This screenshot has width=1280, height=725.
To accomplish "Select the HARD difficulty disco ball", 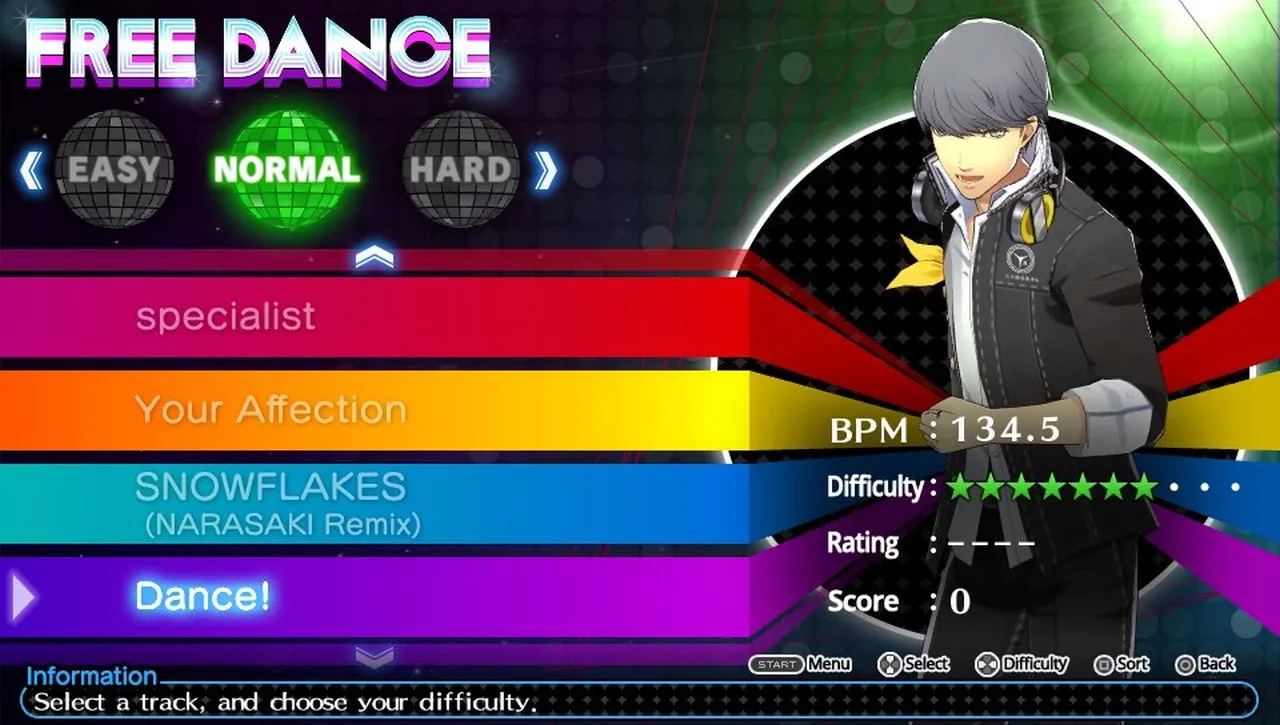I will 461,170.
